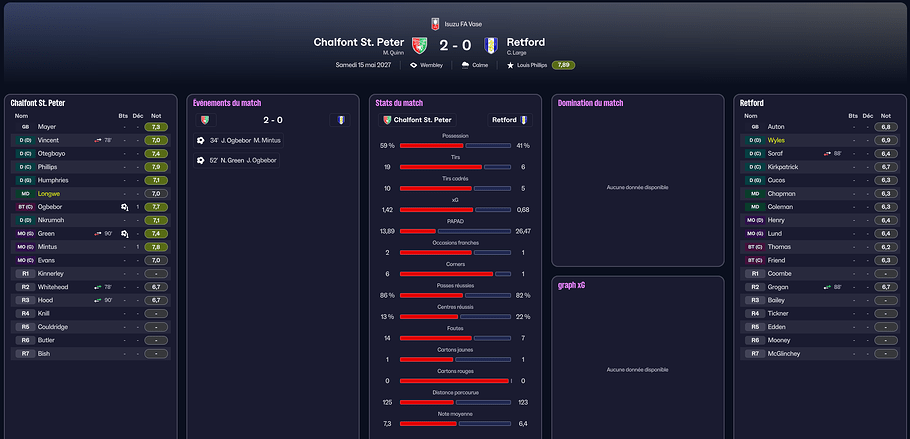Open the Wembley stadium link
Viewport: 910px width, 439px height.
point(432,65)
